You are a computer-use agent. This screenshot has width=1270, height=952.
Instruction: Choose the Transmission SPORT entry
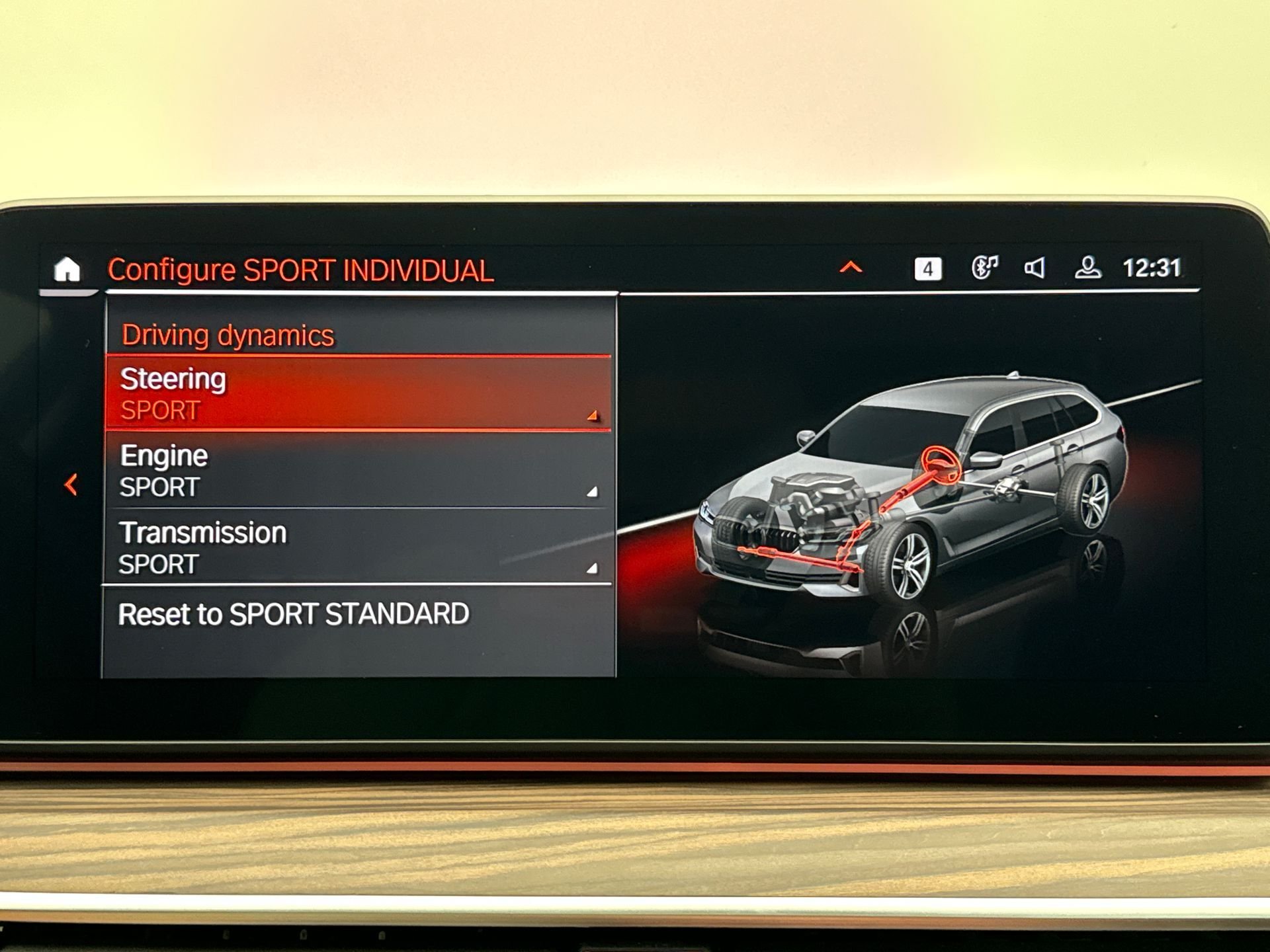point(358,547)
